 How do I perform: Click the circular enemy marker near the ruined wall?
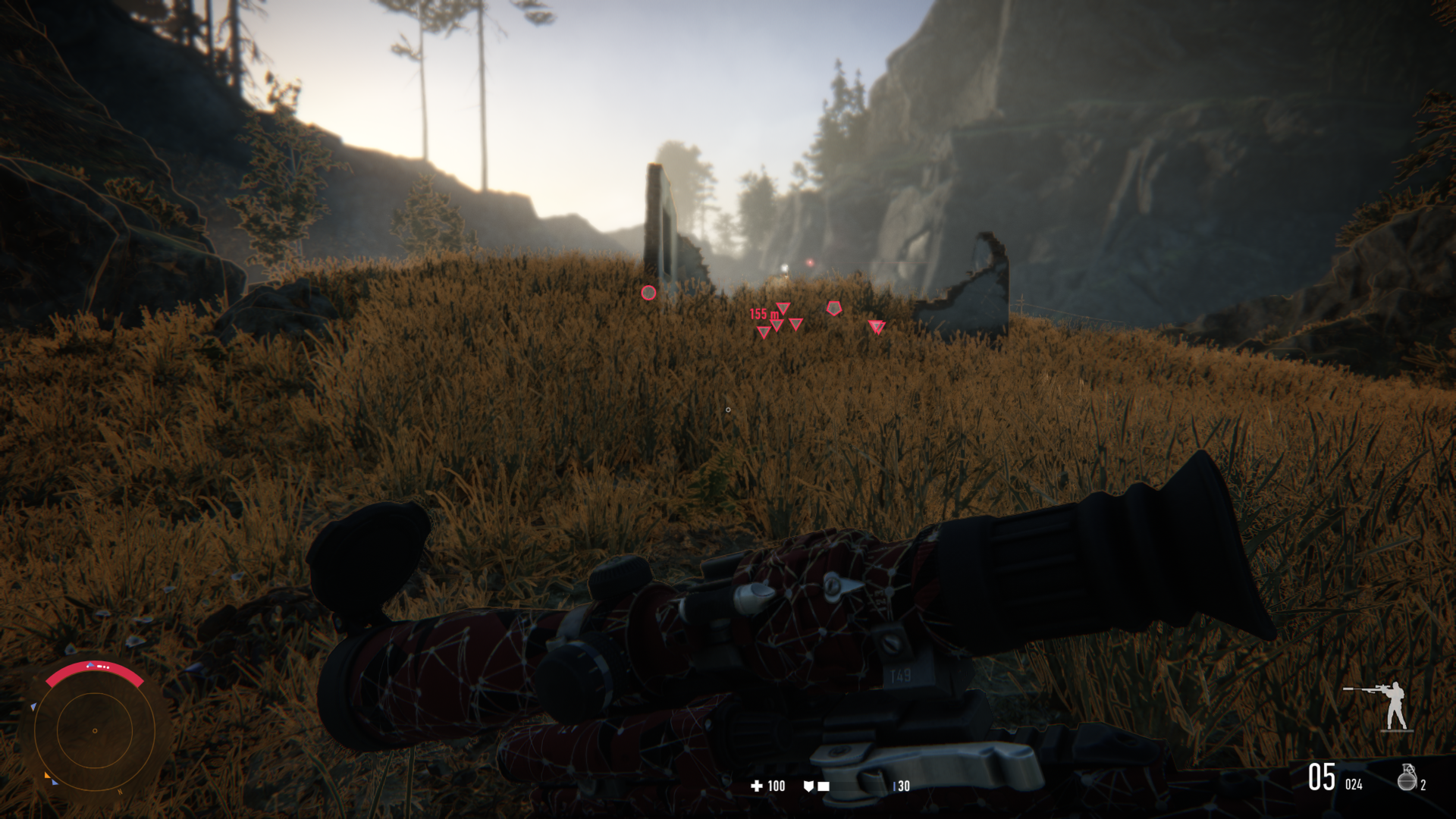tap(649, 292)
